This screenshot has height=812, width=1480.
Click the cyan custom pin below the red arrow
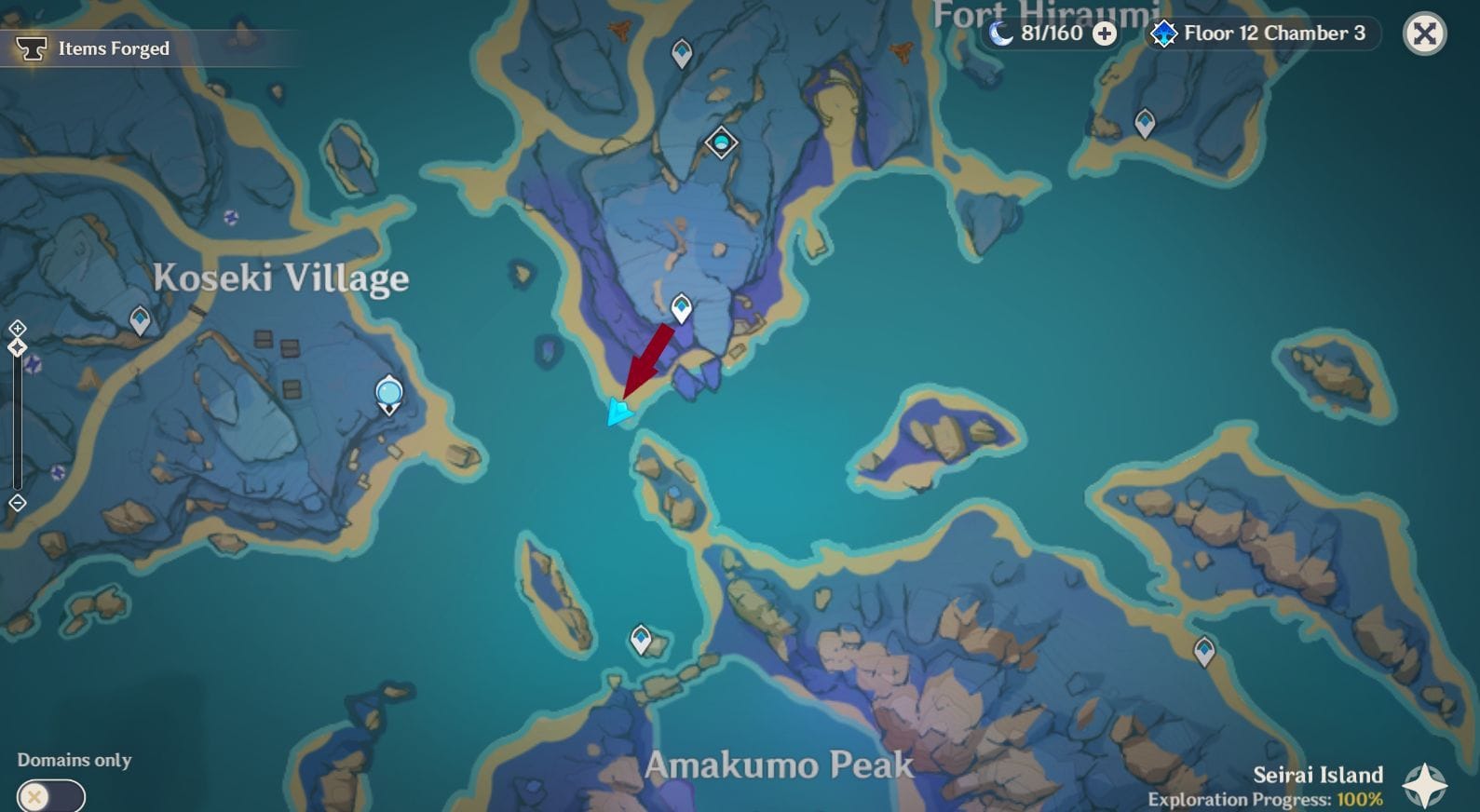(x=618, y=413)
